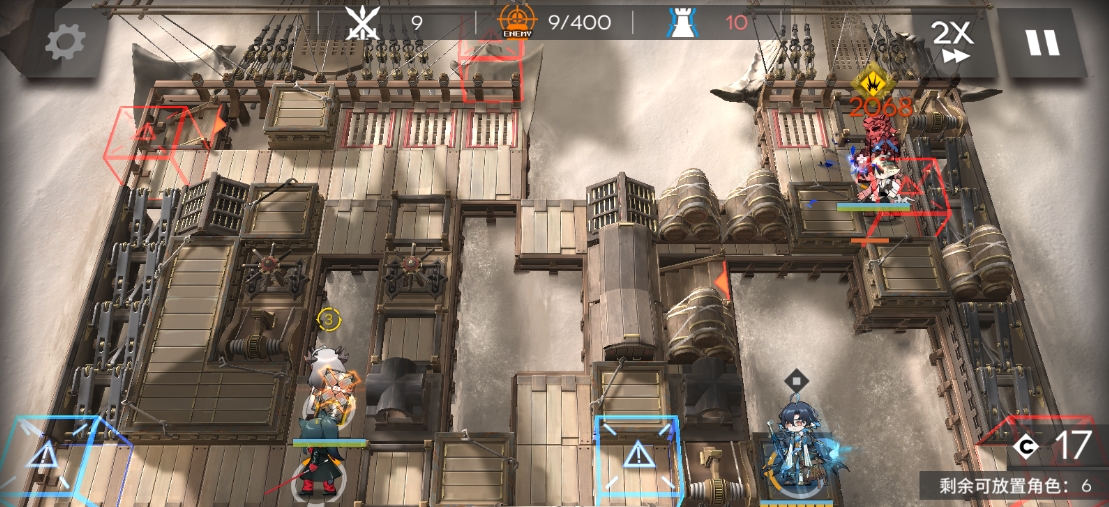Toggle the 2X game speed
Screen dimensions: 1109x507
[953, 42]
